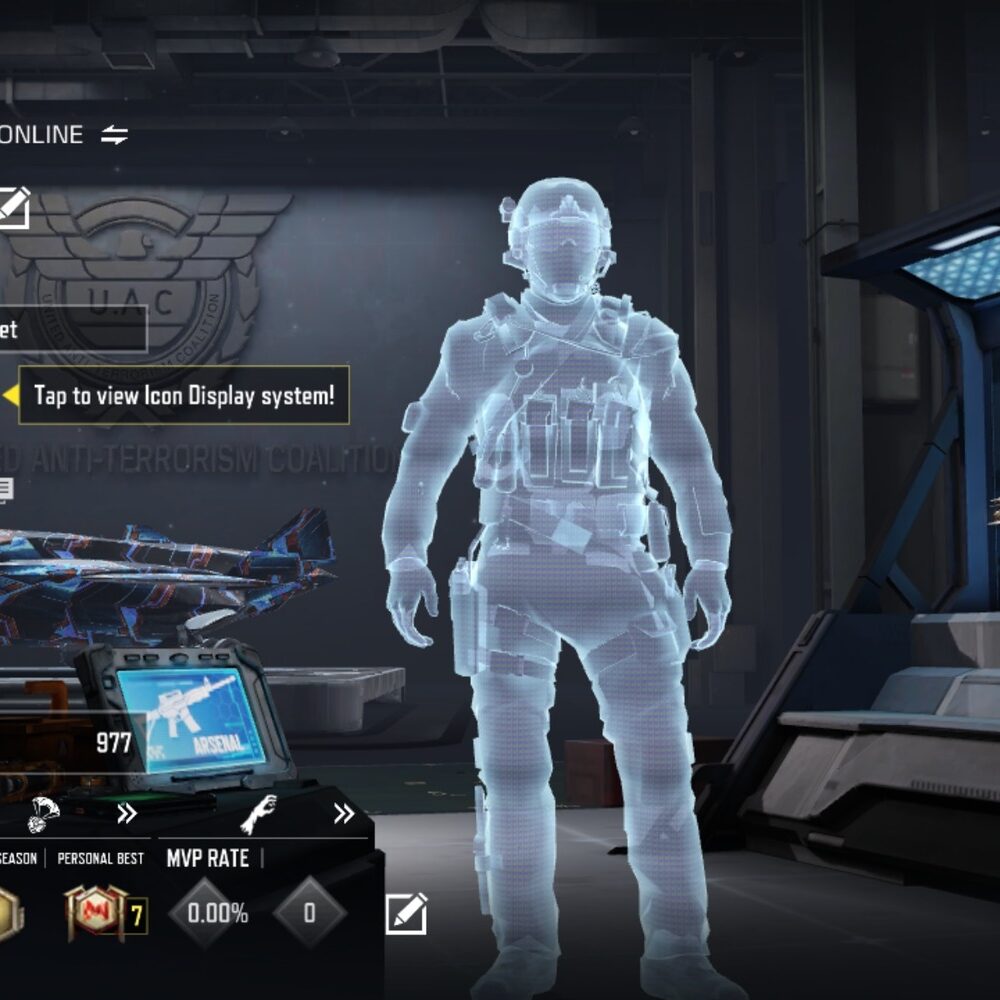
Task: Tap the Icon Display system tooltip
Action: (184, 395)
